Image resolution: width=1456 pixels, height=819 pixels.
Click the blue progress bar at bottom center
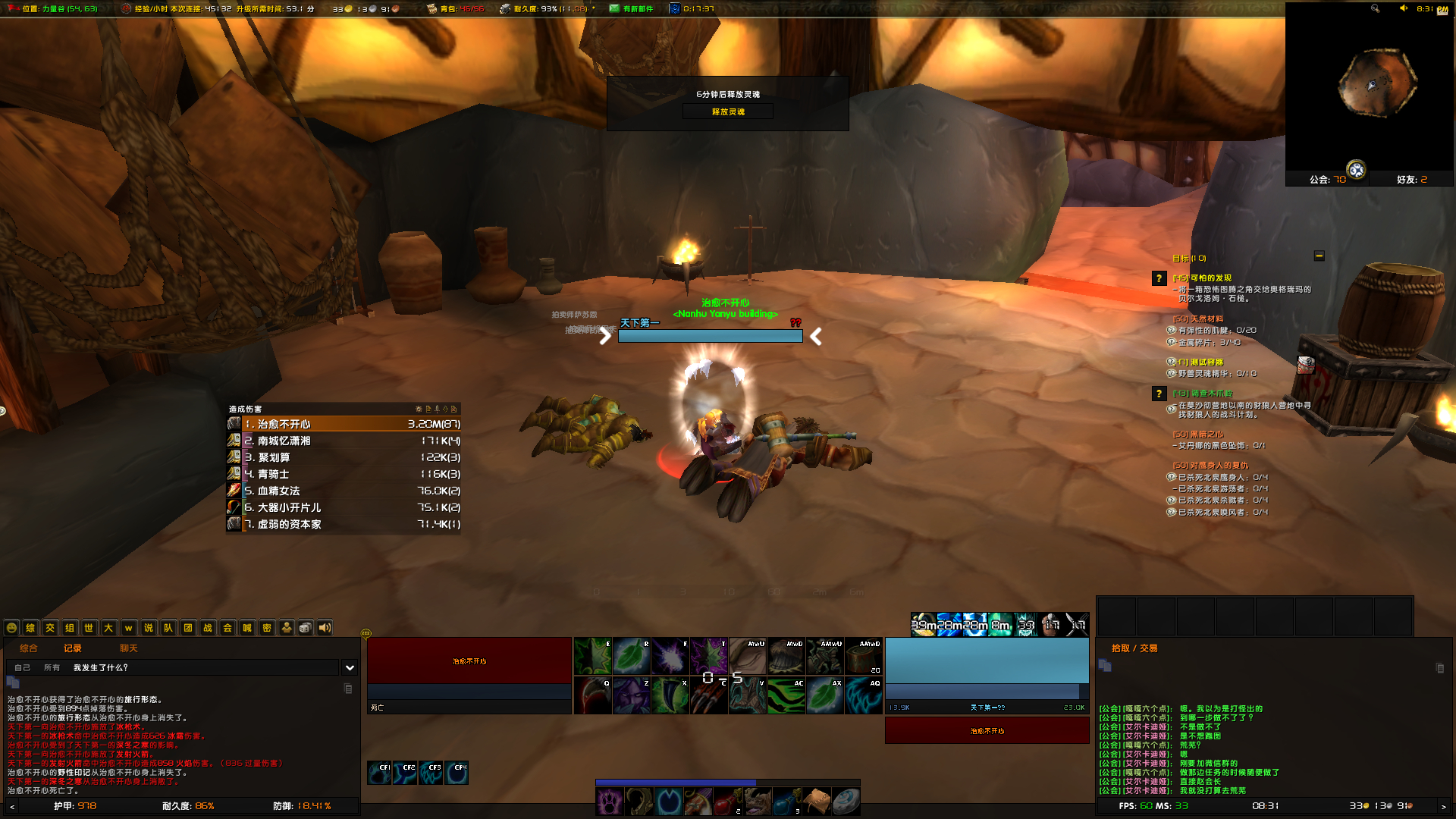(x=677, y=782)
